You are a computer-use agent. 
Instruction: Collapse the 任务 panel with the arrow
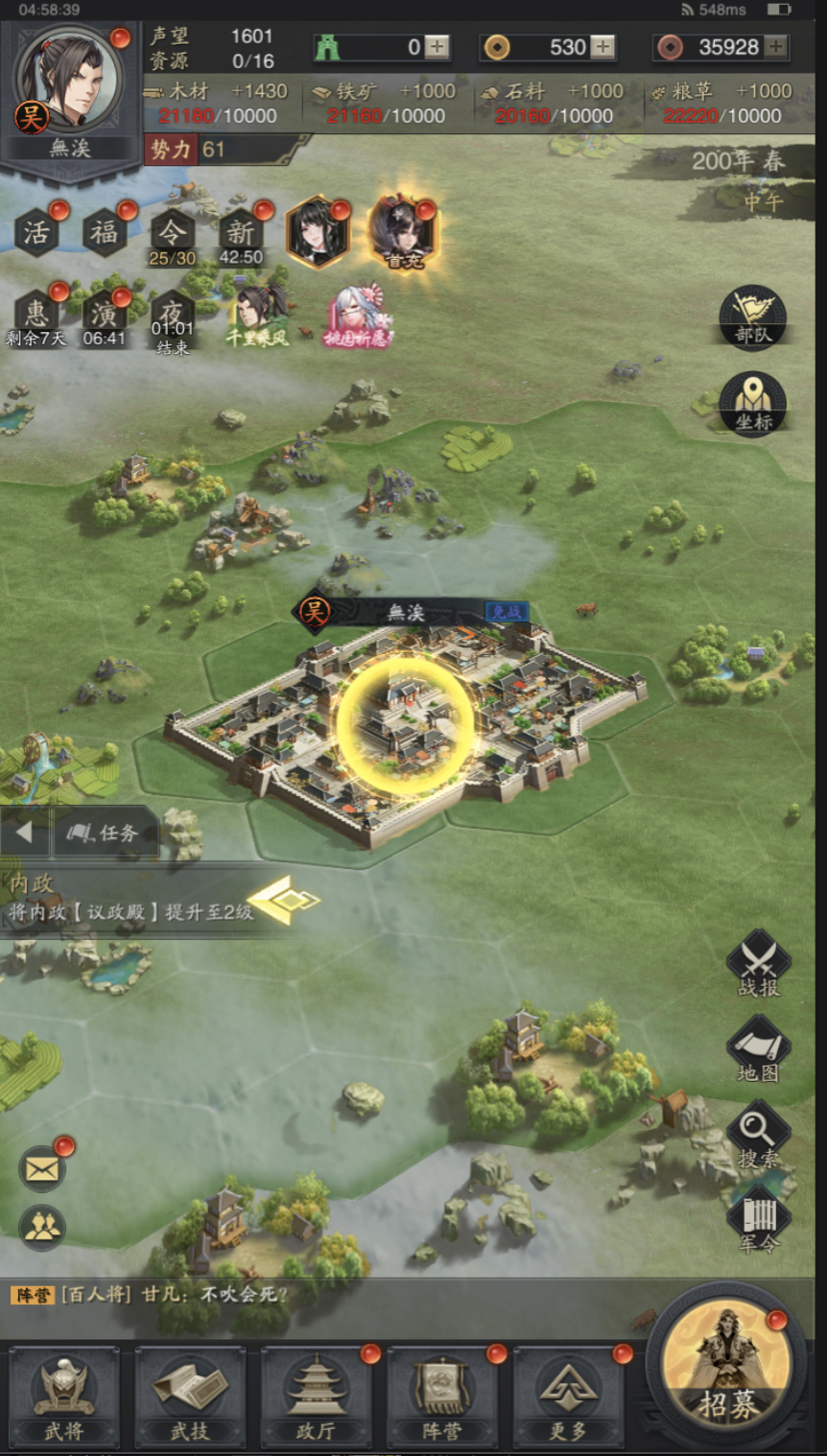coord(25,833)
